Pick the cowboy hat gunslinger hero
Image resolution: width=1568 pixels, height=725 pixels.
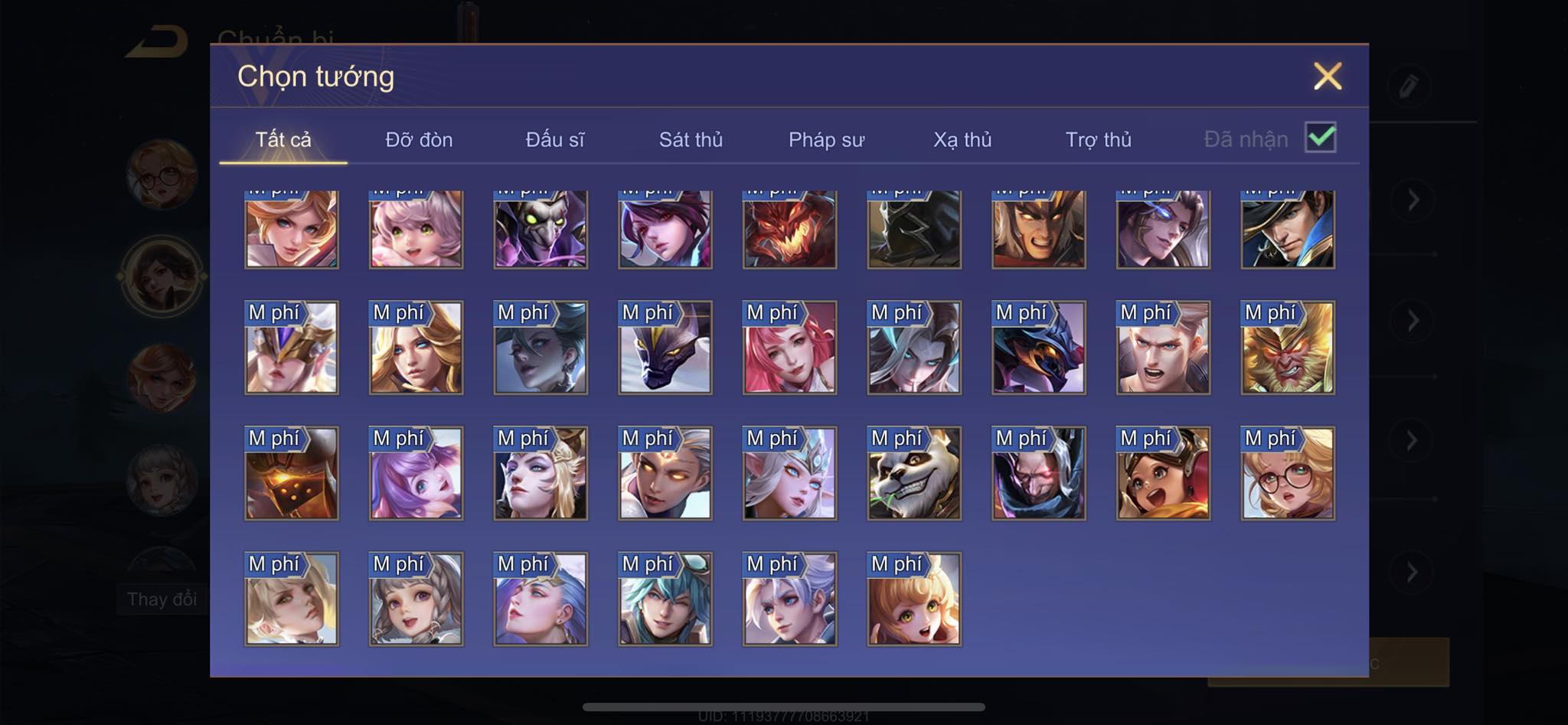click(1288, 228)
